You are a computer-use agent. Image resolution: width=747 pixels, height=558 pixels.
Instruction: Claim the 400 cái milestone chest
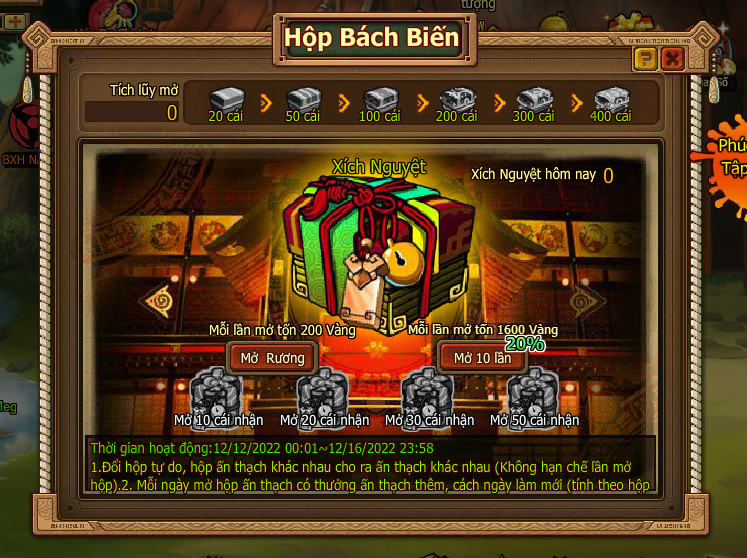[610, 100]
